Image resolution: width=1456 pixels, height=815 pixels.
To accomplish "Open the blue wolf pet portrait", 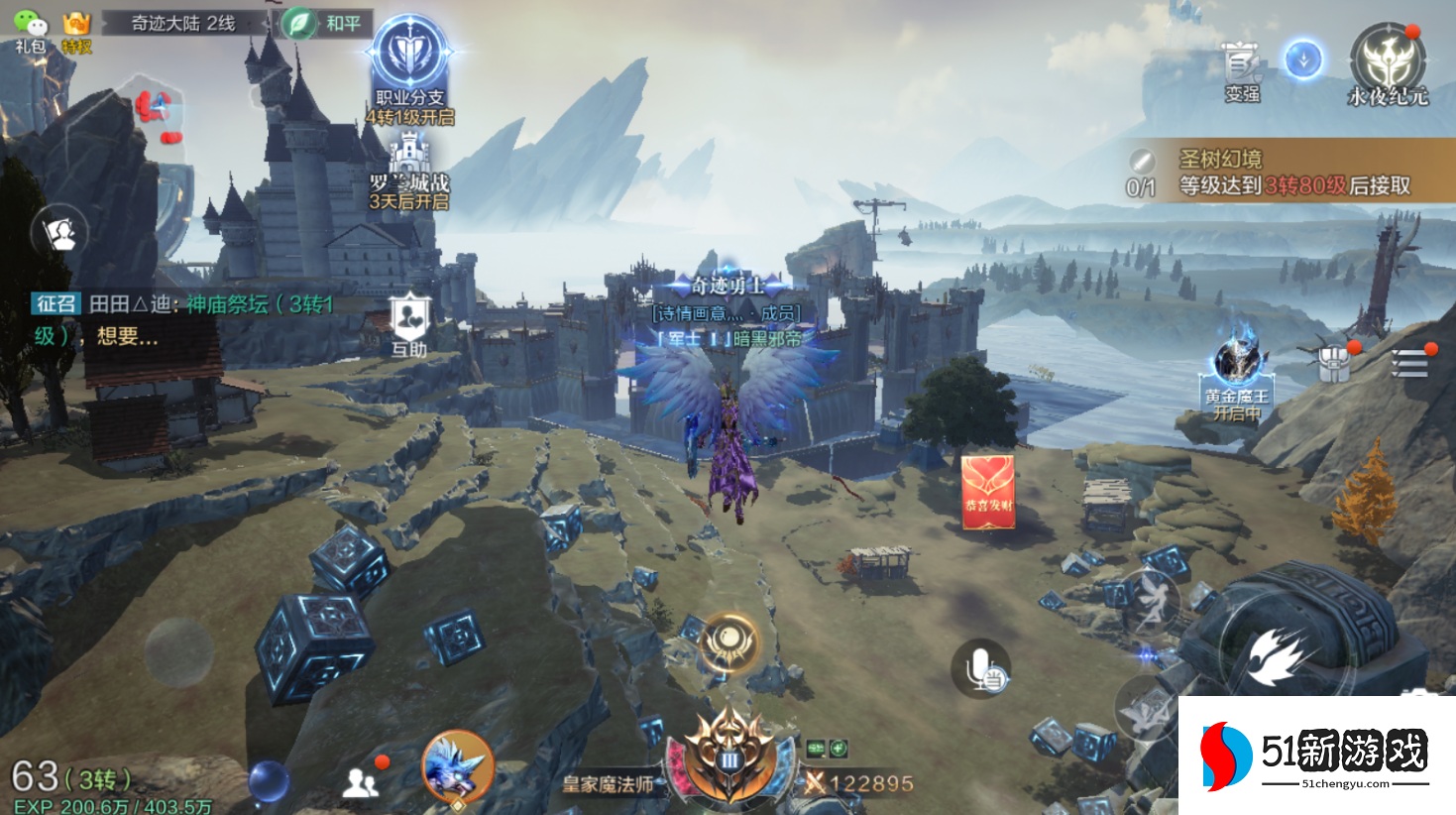I will [x=457, y=766].
